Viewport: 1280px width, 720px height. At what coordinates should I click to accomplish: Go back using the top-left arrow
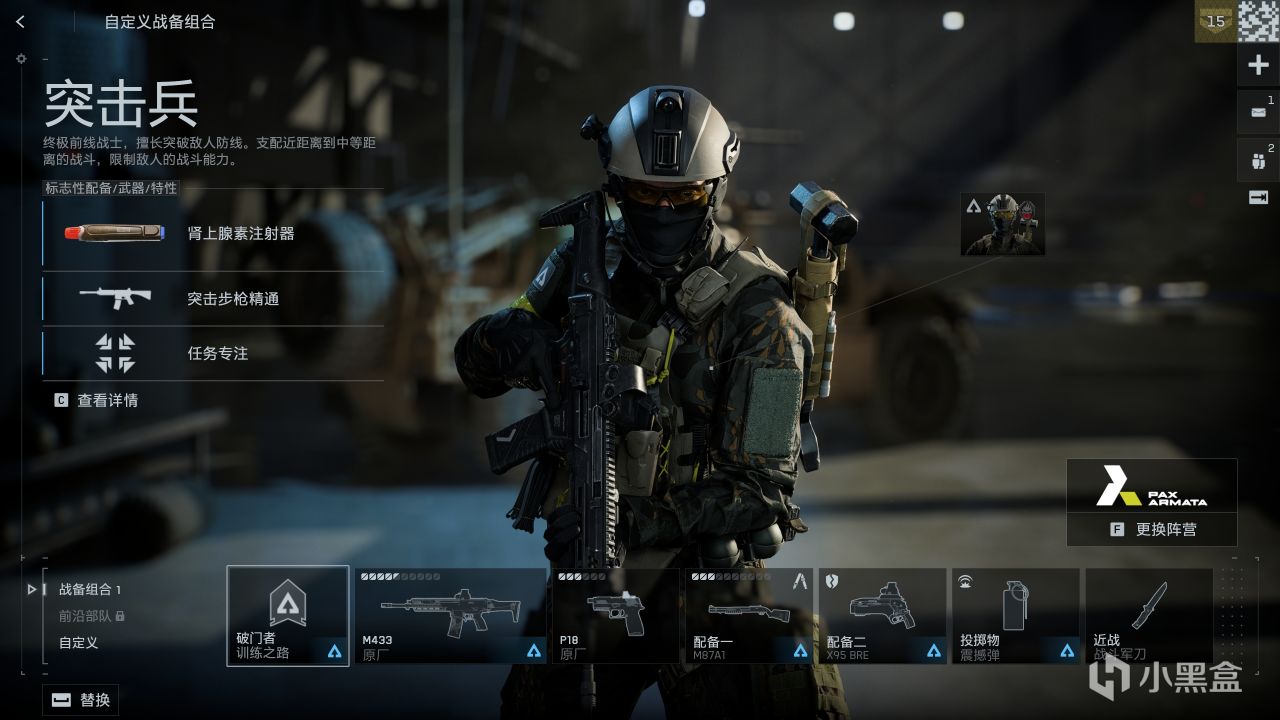pos(21,22)
